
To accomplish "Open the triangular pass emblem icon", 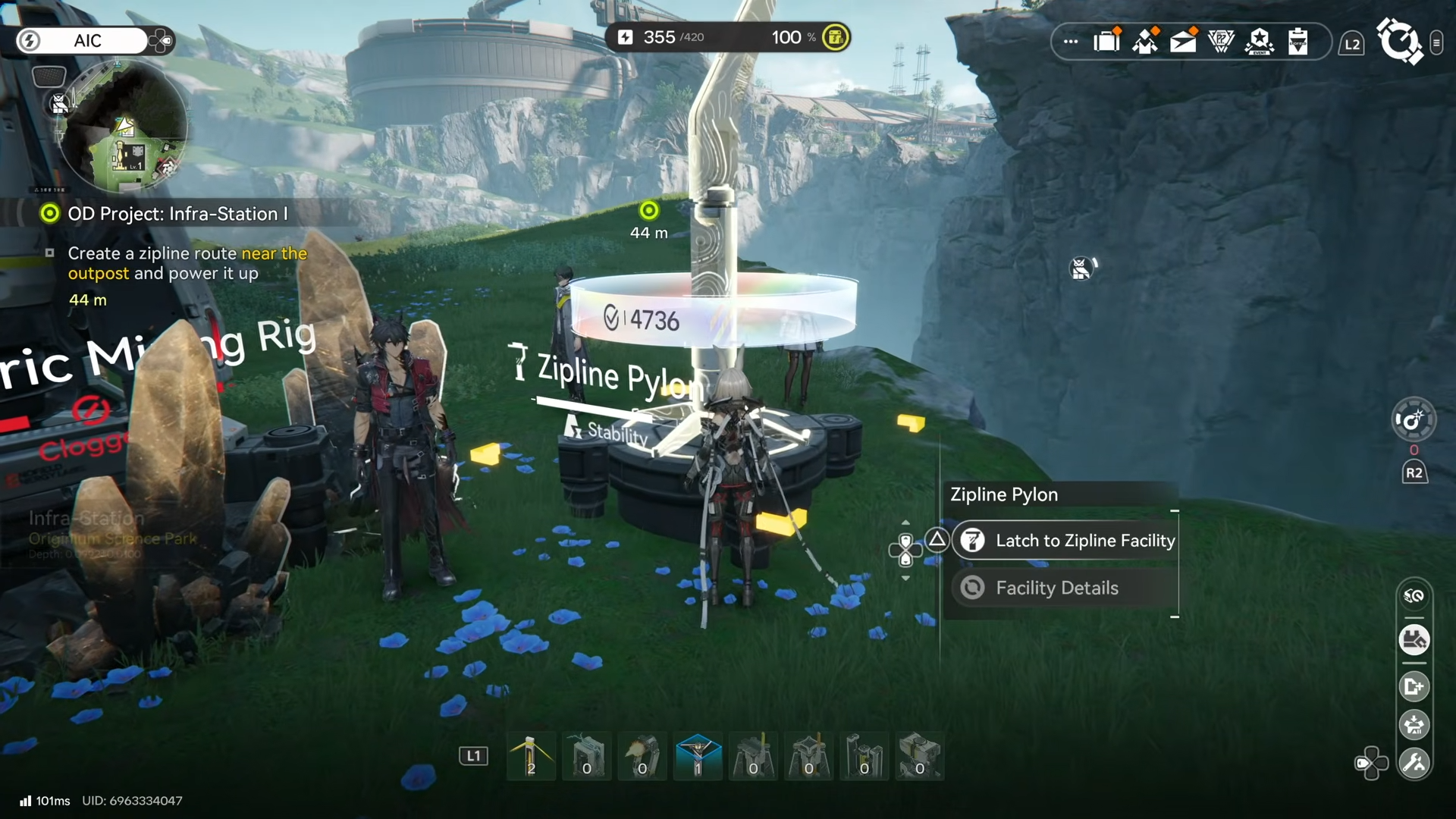I will [1221, 41].
